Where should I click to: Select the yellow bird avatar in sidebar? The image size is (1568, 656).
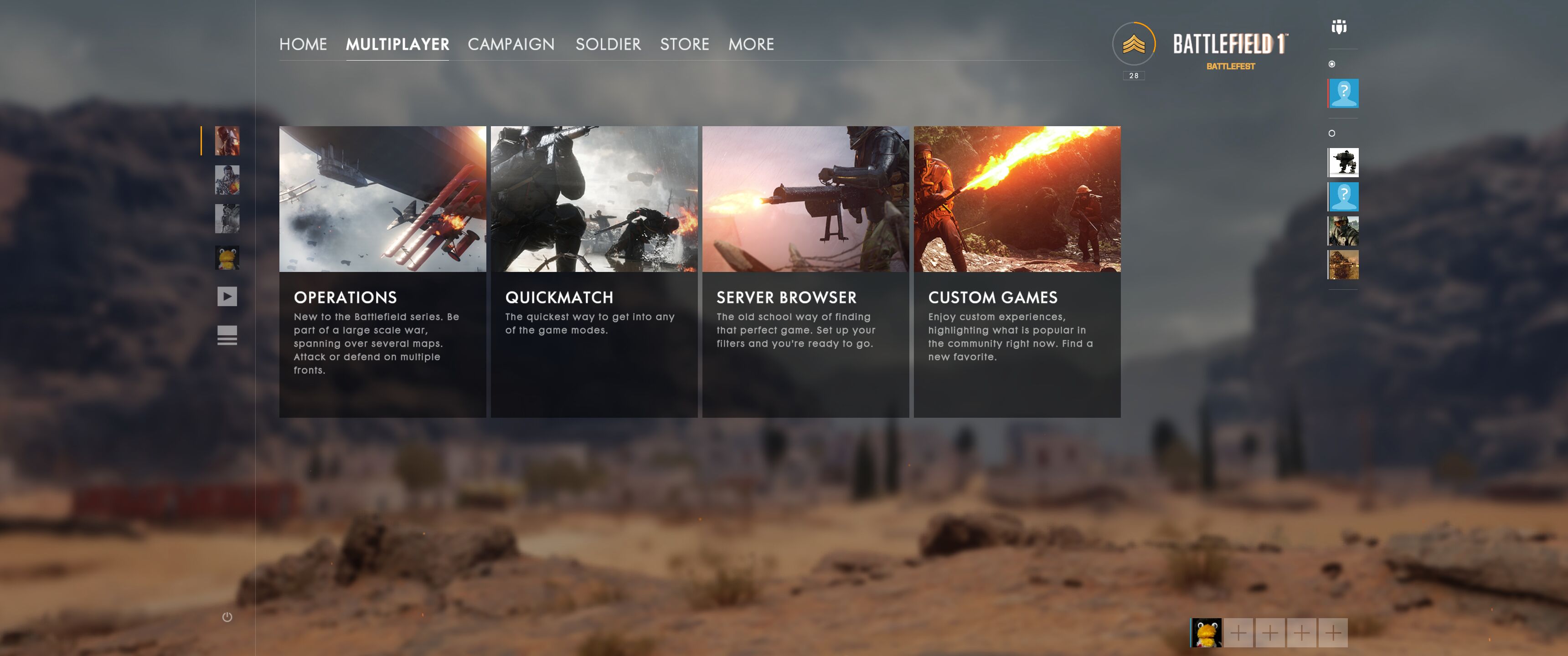pos(227,258)
